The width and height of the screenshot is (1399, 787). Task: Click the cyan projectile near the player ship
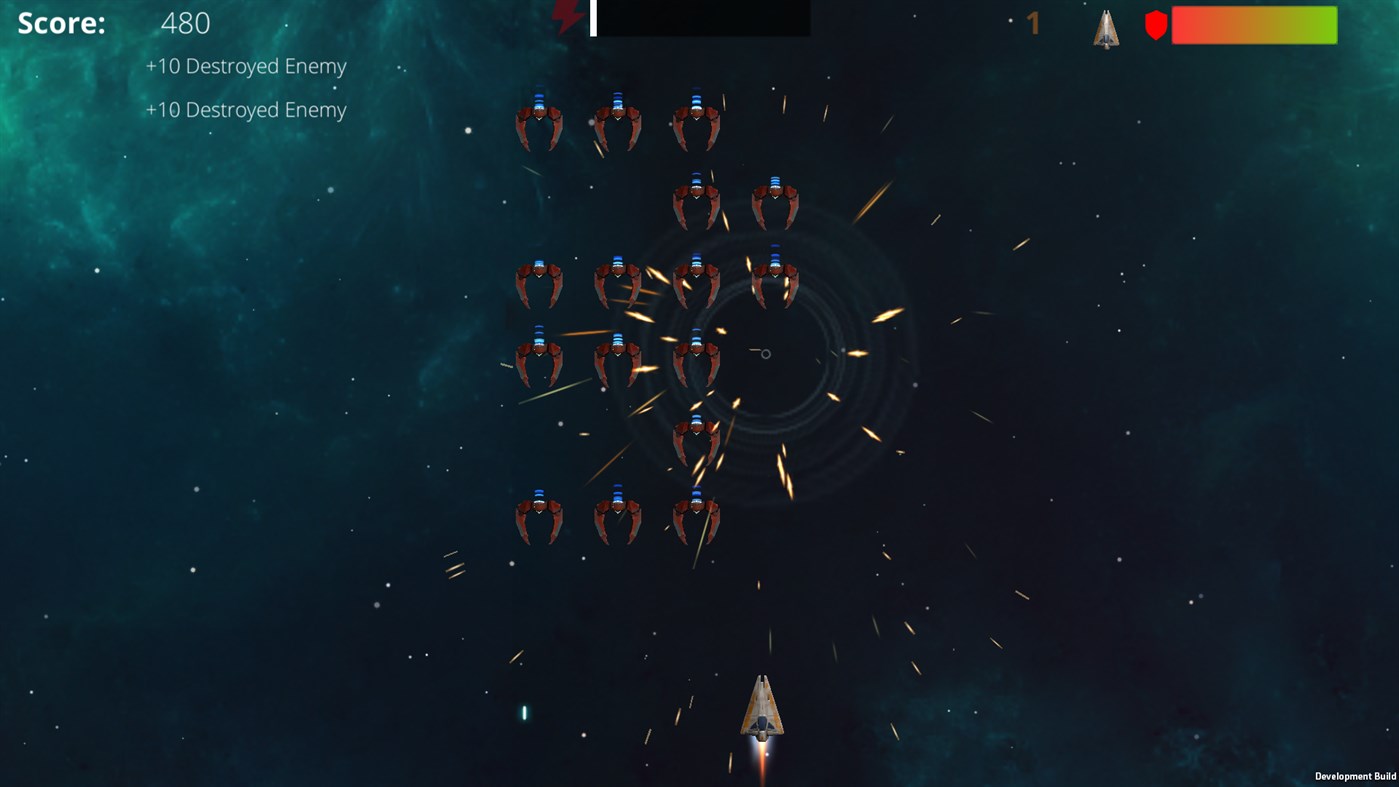tap(522, 712)
